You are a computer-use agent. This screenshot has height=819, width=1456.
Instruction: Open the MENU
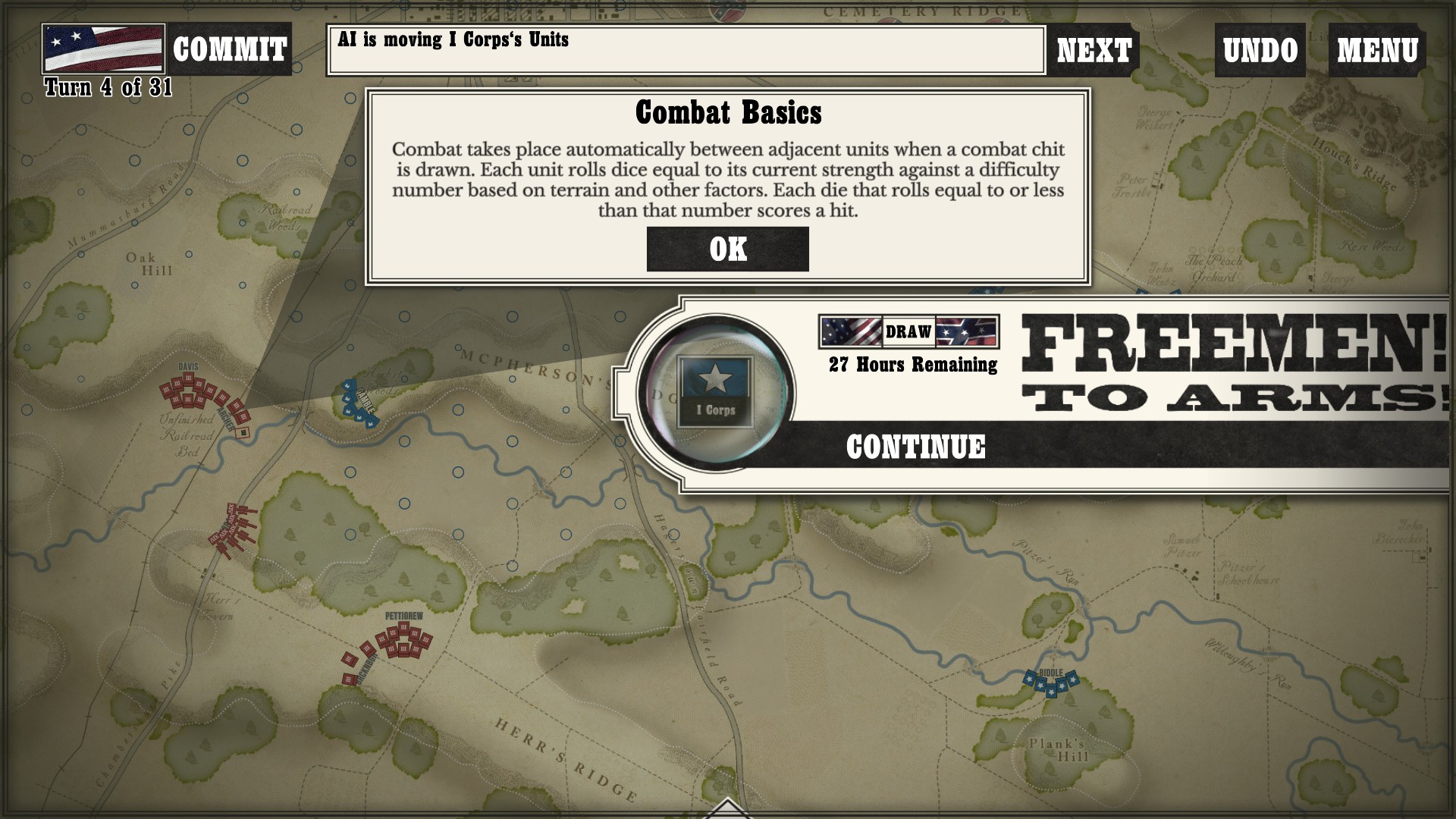pos(1376,51)
